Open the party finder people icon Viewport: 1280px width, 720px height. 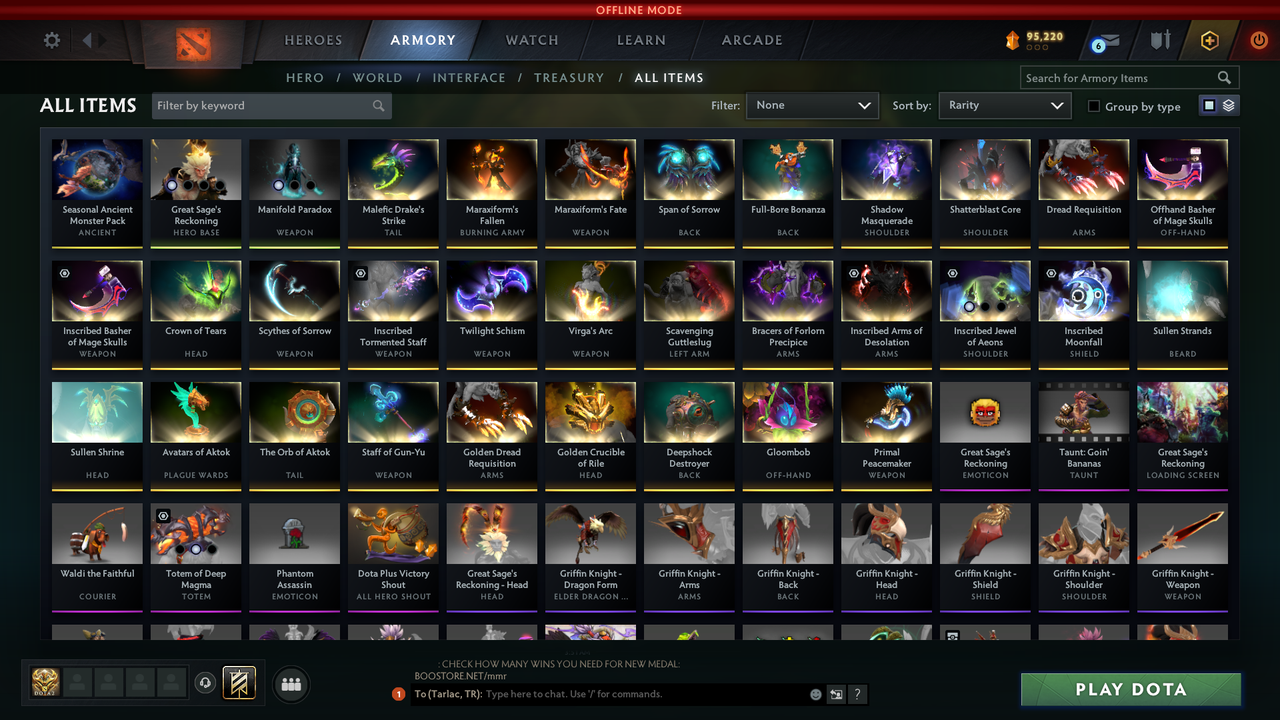click(x=291, y=684)
